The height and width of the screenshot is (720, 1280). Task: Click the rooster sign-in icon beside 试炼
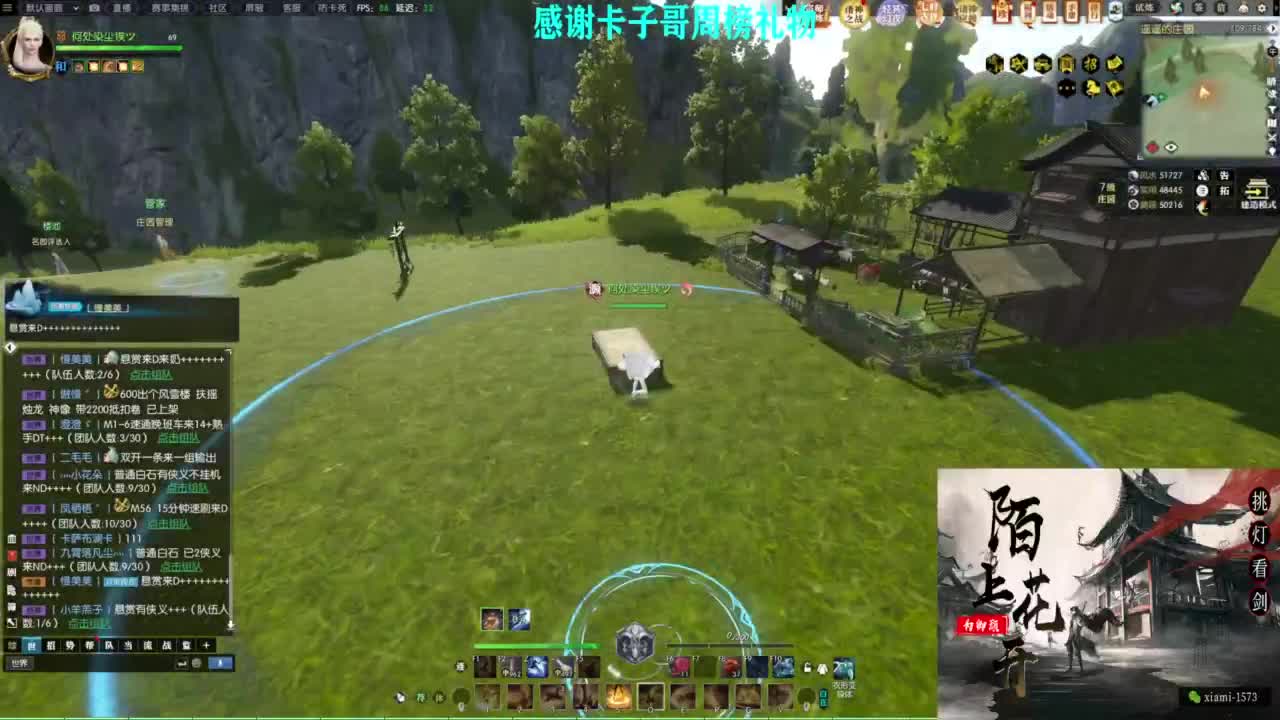coord(1174,9)
